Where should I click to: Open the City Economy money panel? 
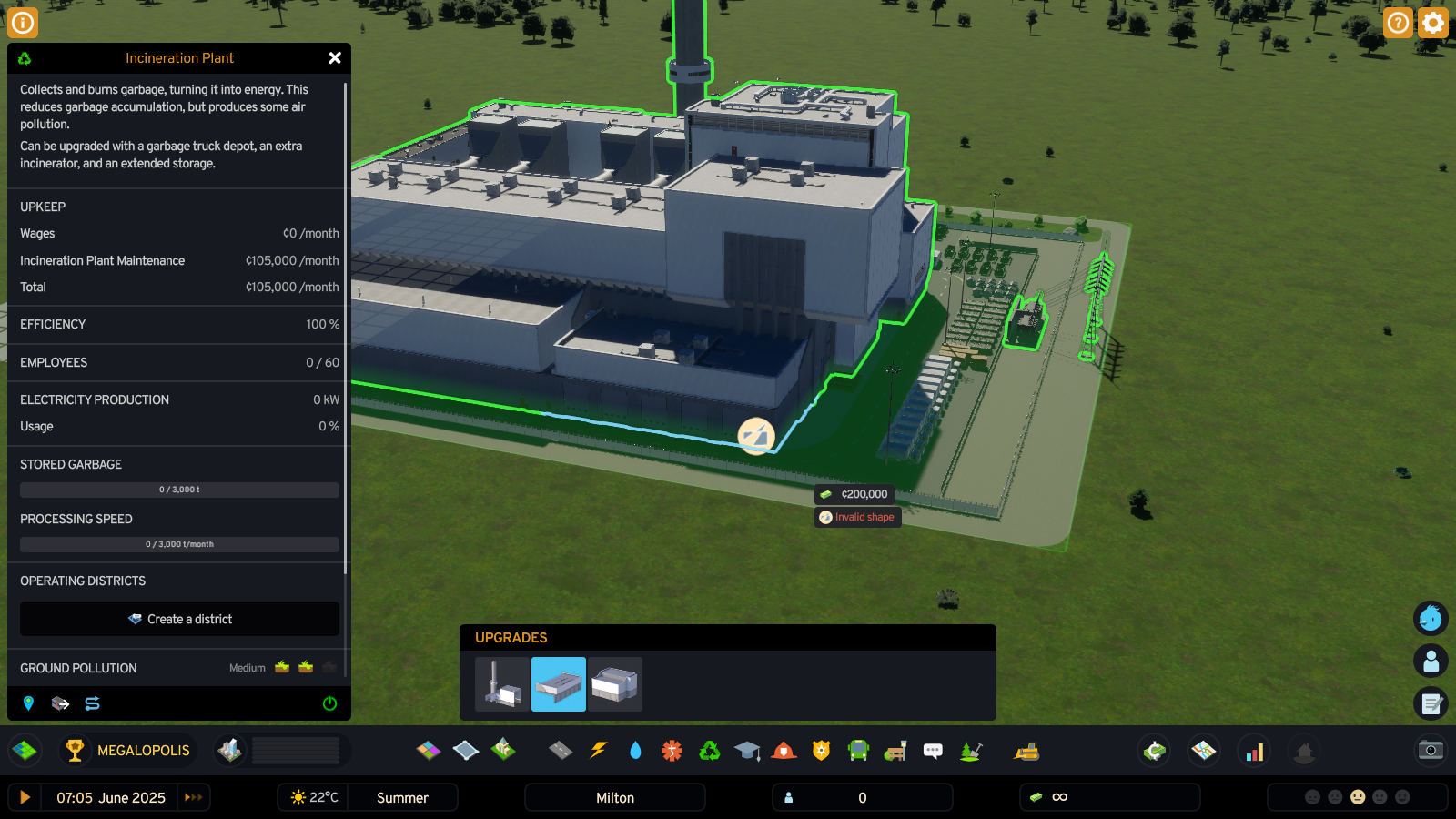(1153, 751)
